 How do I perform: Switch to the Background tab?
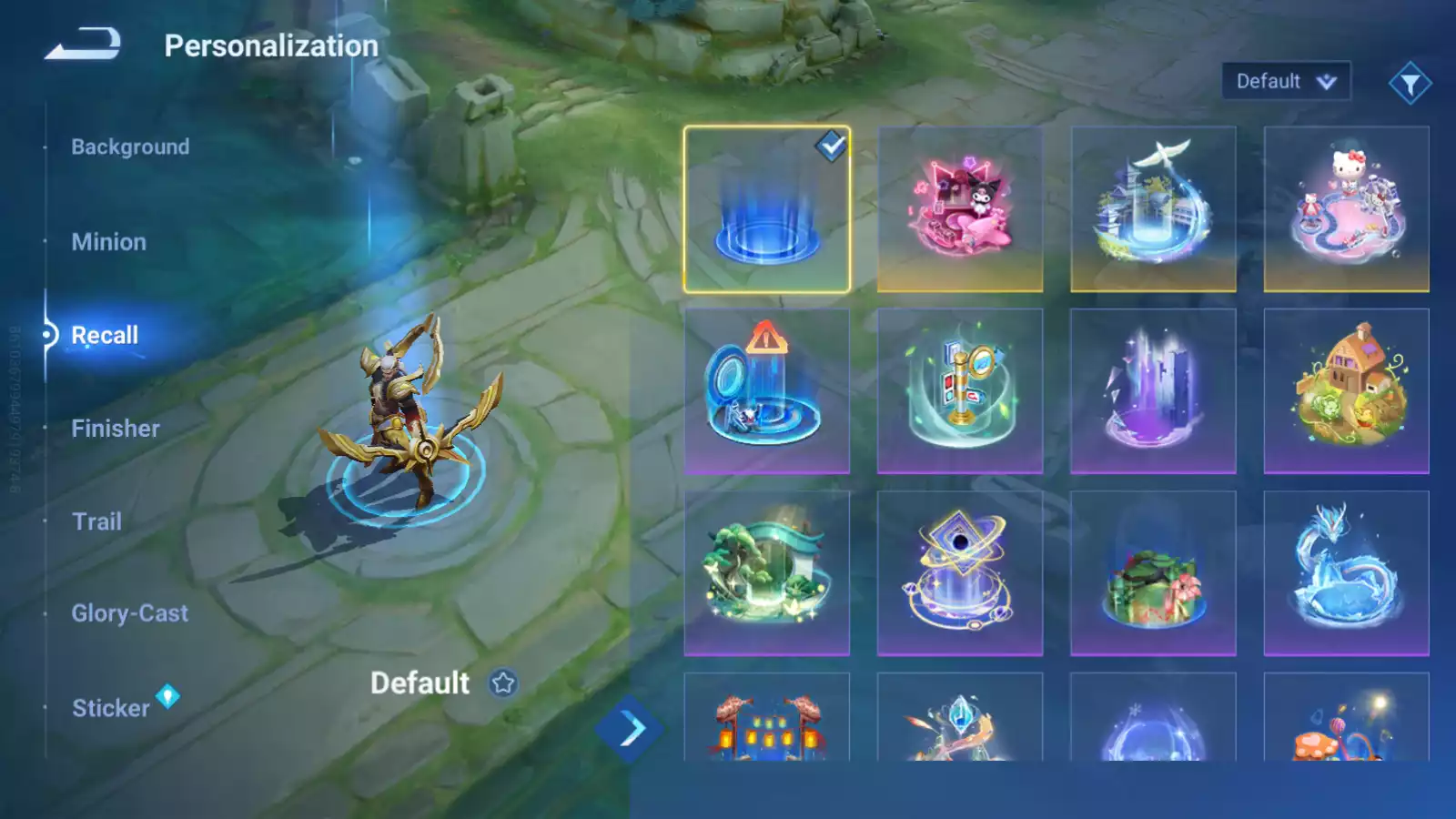click(130, 147)
